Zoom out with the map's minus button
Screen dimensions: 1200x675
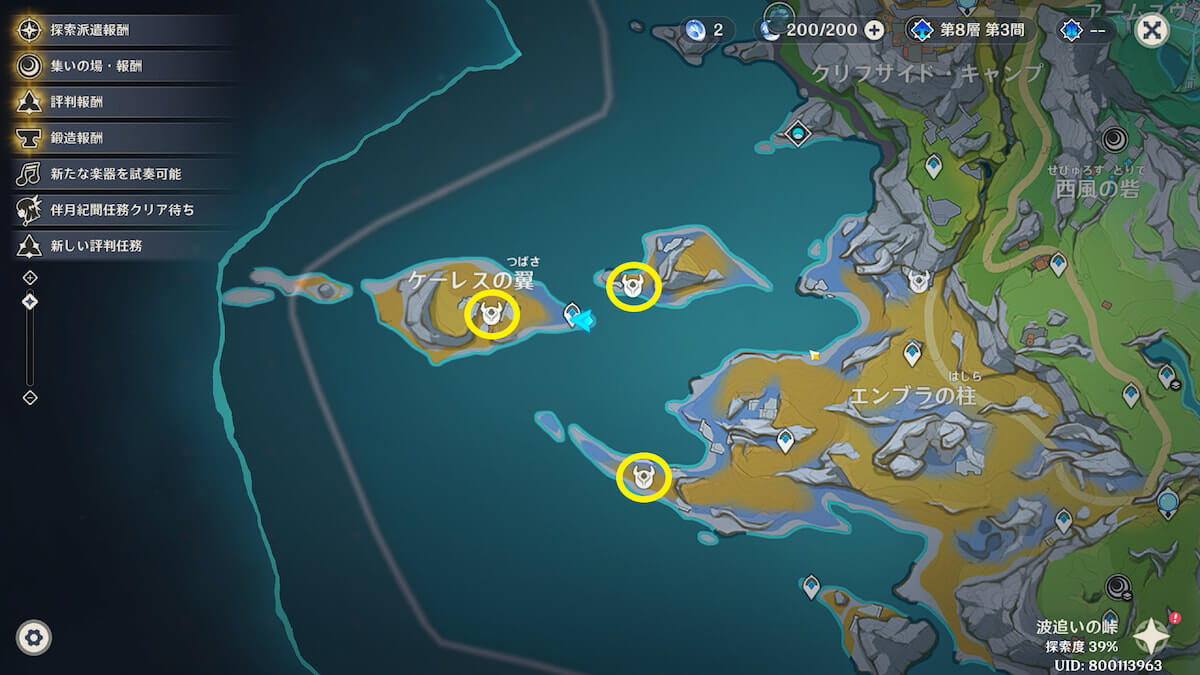click(30, 397)
